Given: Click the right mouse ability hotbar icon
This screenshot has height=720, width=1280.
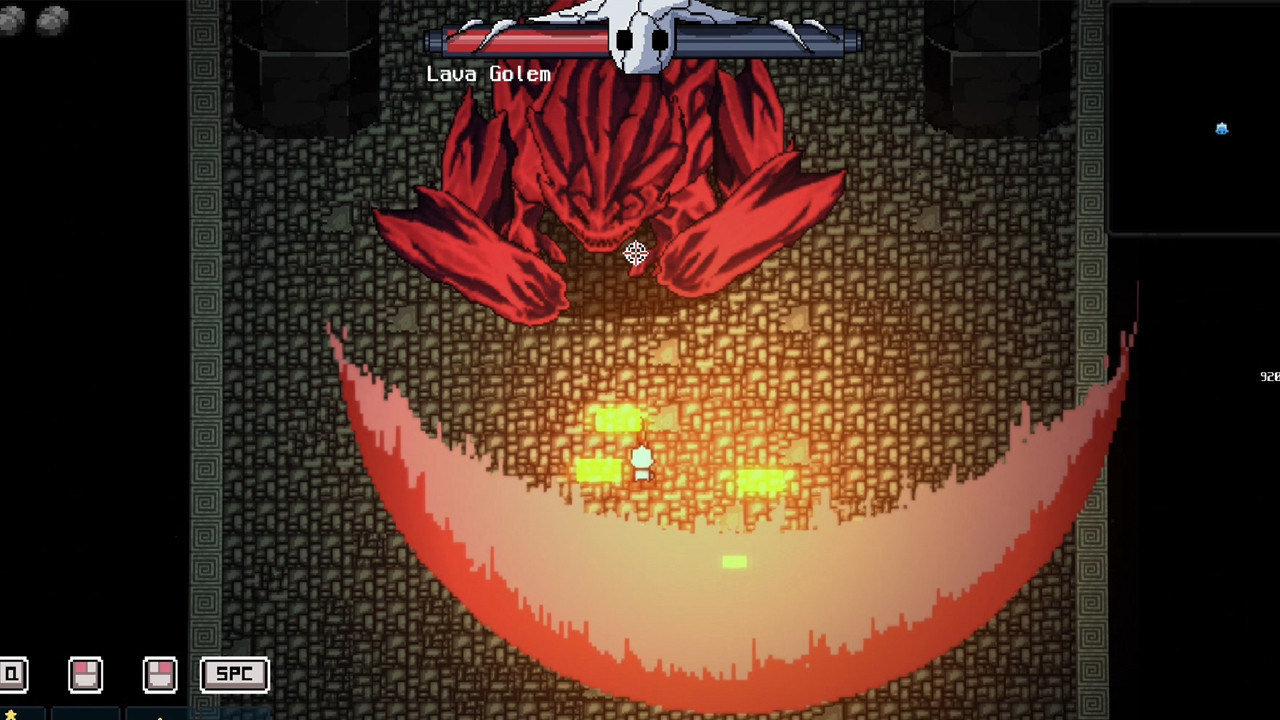Looking at the screenshot, I should [x=160, y=674].
